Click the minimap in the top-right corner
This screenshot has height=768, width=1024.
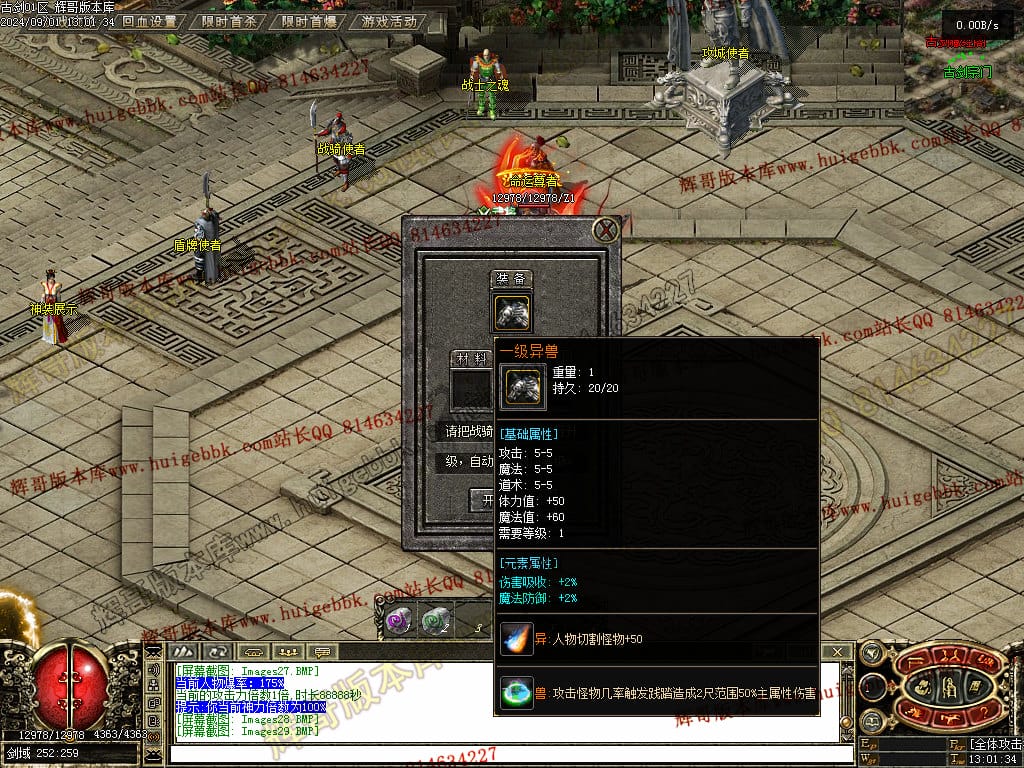(x=965, y=60)
